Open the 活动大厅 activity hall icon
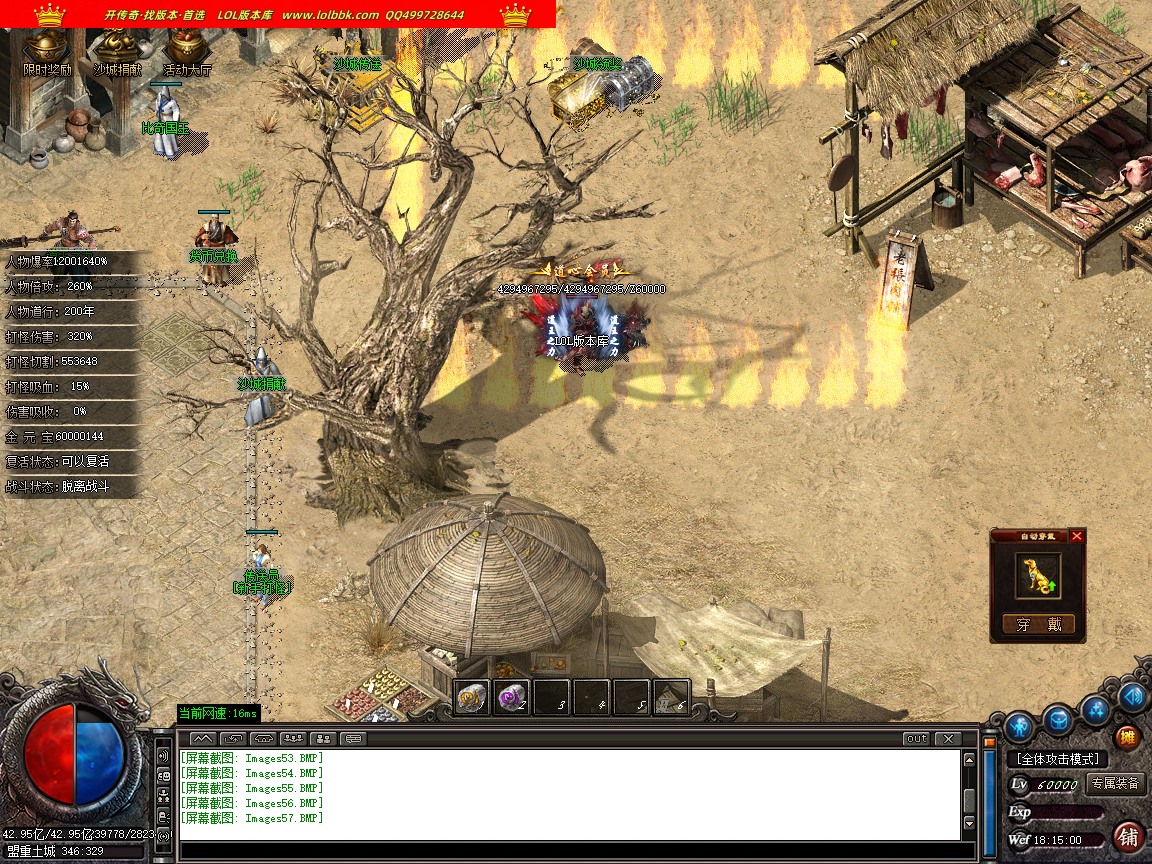The height and width of the screenshot is (864, 1152). point(187,52)
